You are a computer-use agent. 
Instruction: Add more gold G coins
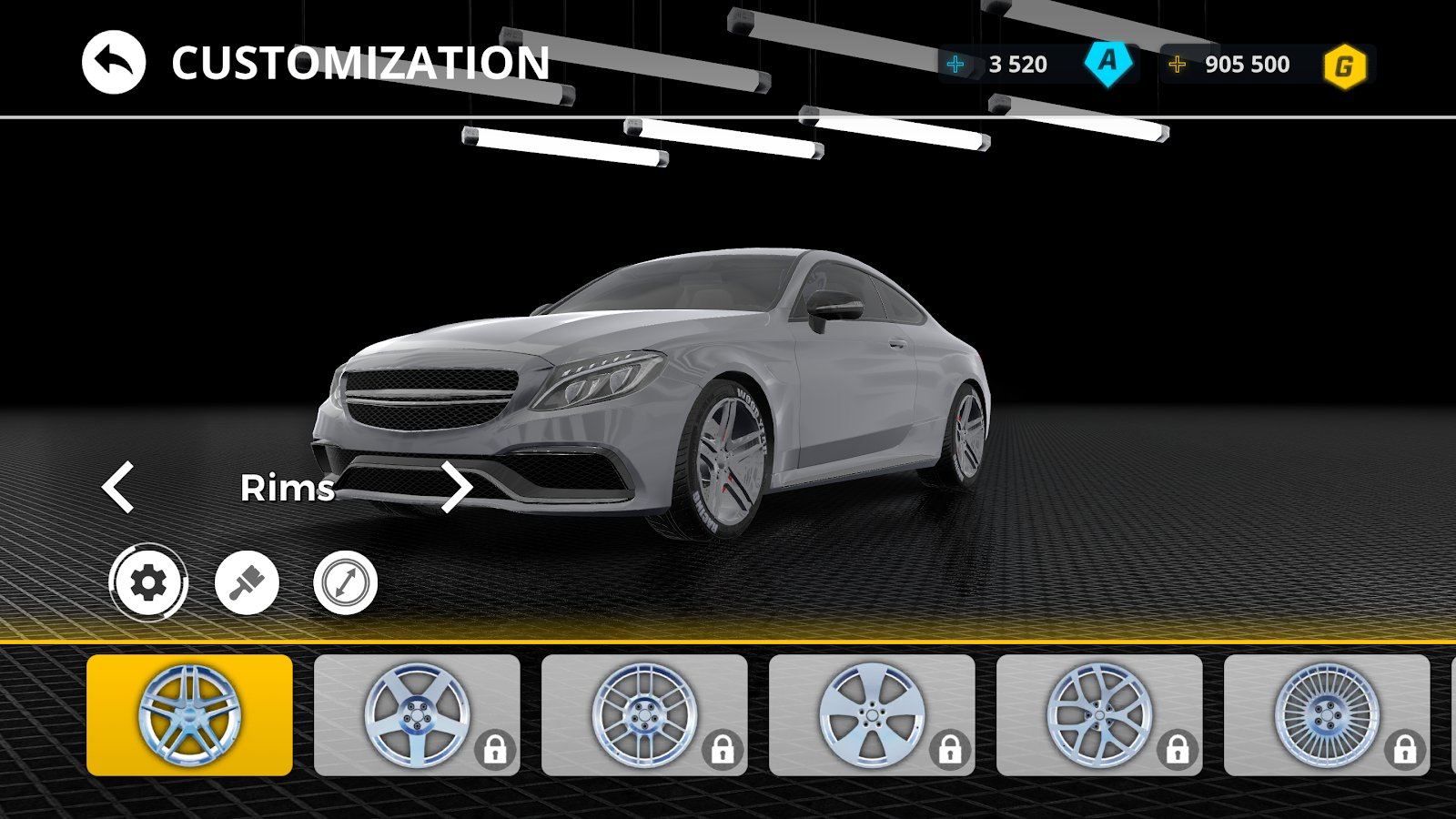1177,65
